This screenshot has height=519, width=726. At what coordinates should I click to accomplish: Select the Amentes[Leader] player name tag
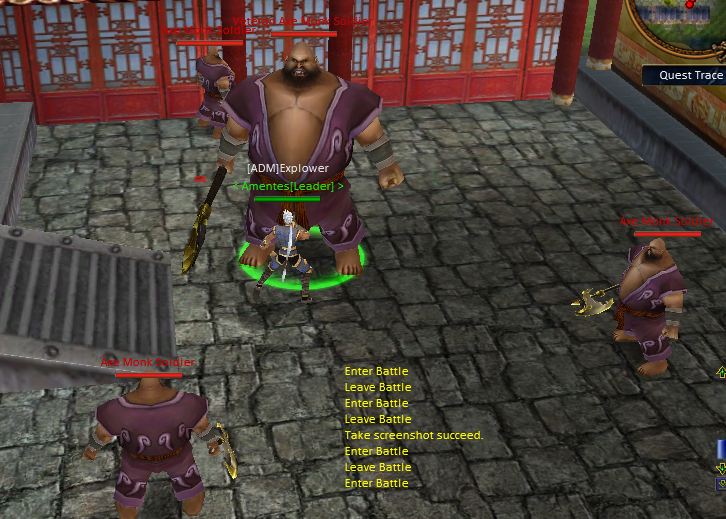(x=288, y=186)
